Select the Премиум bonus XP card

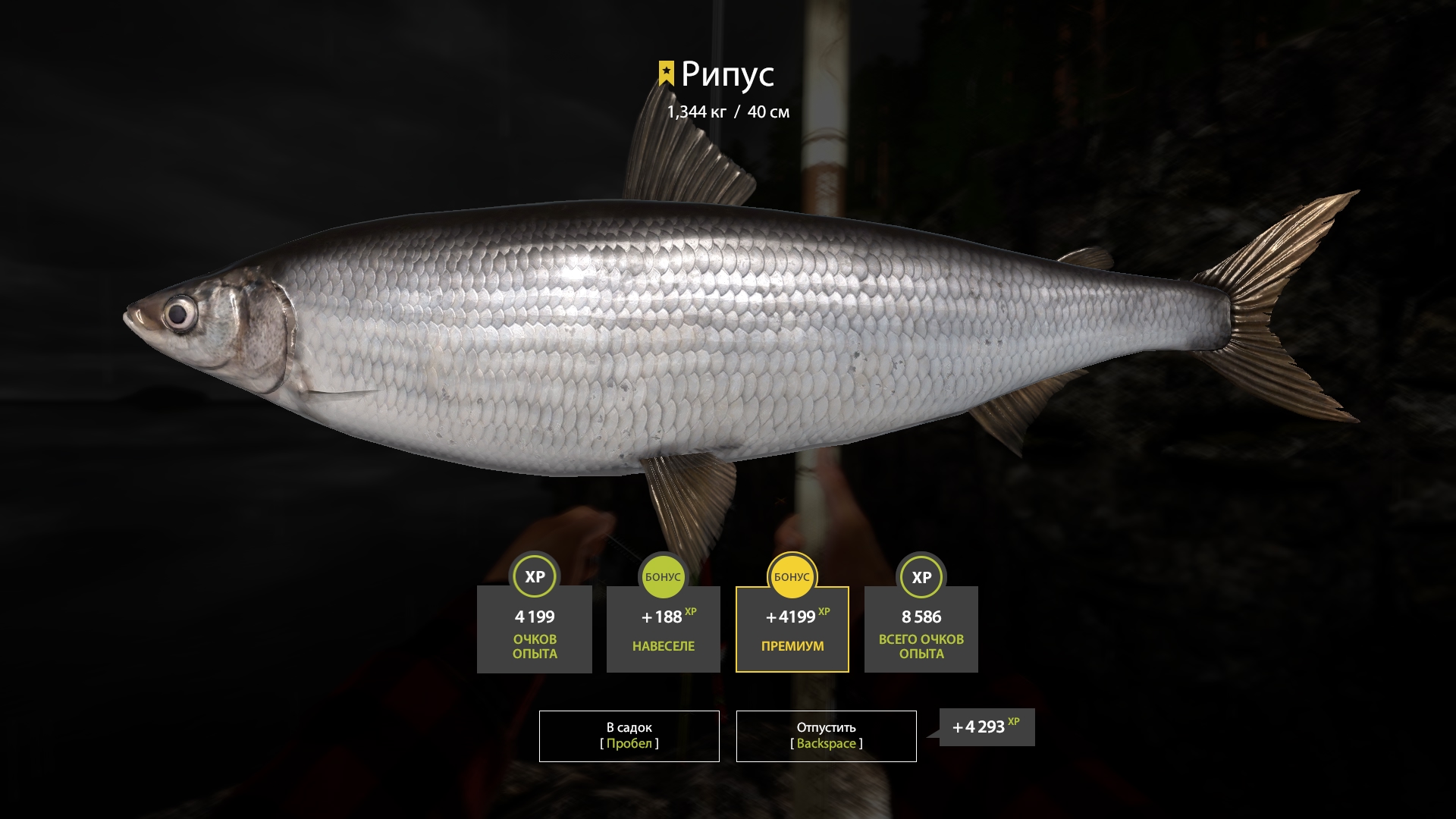[792, 629]
